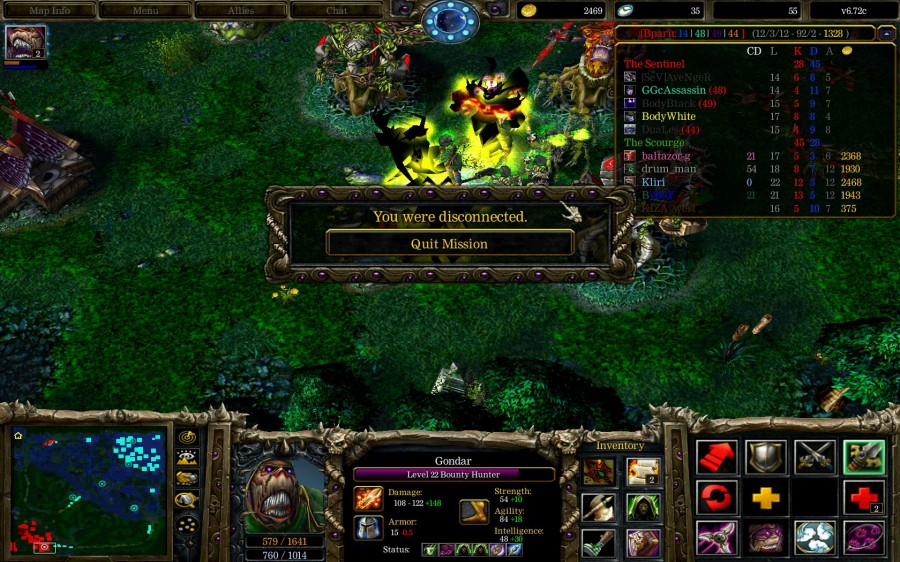
Task: Activate the Shuriken Toss ability
Action: [717, 537]
